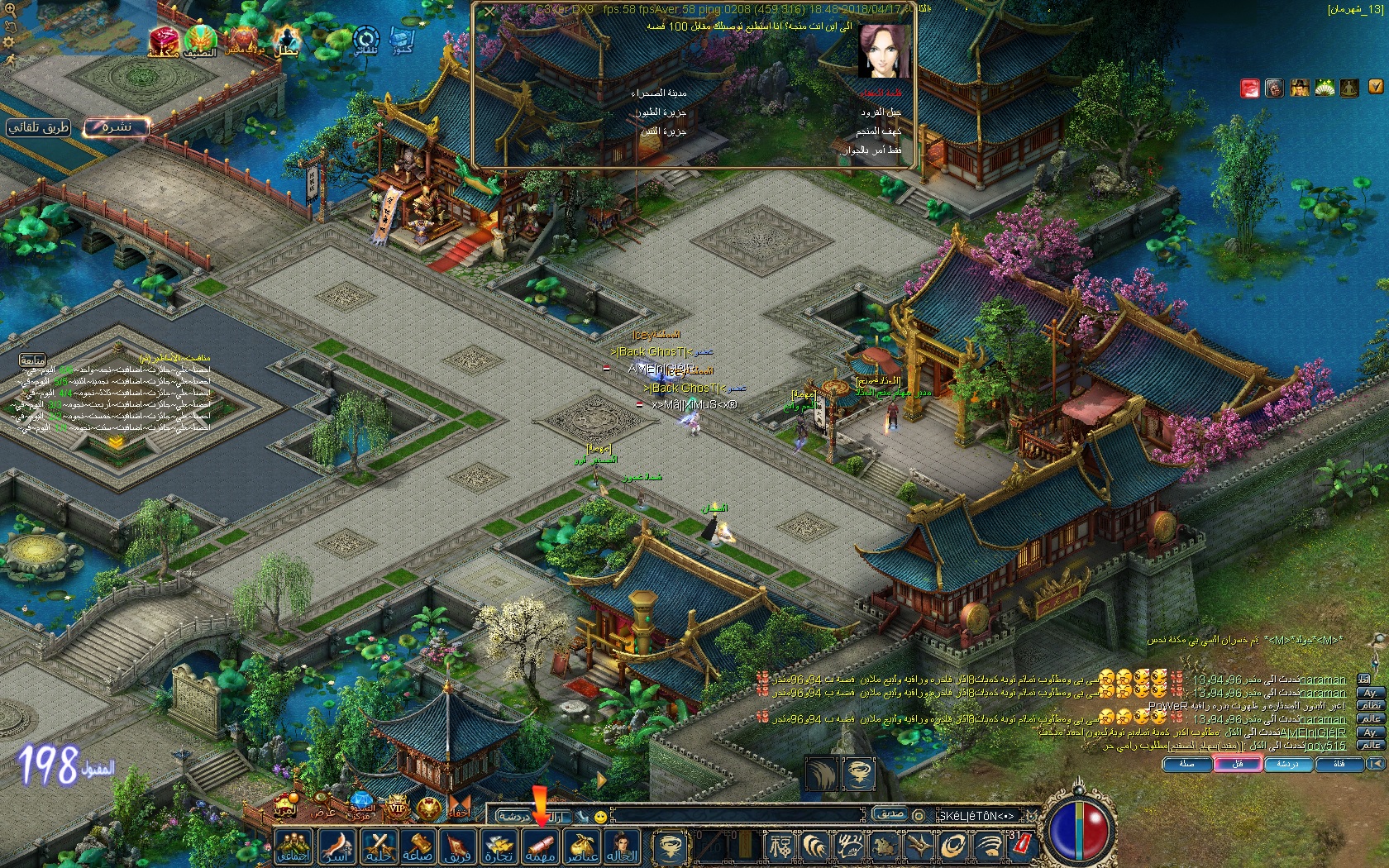
Task: Open the 'صياغة' crafting button
Action: click(x=418, y=847)
